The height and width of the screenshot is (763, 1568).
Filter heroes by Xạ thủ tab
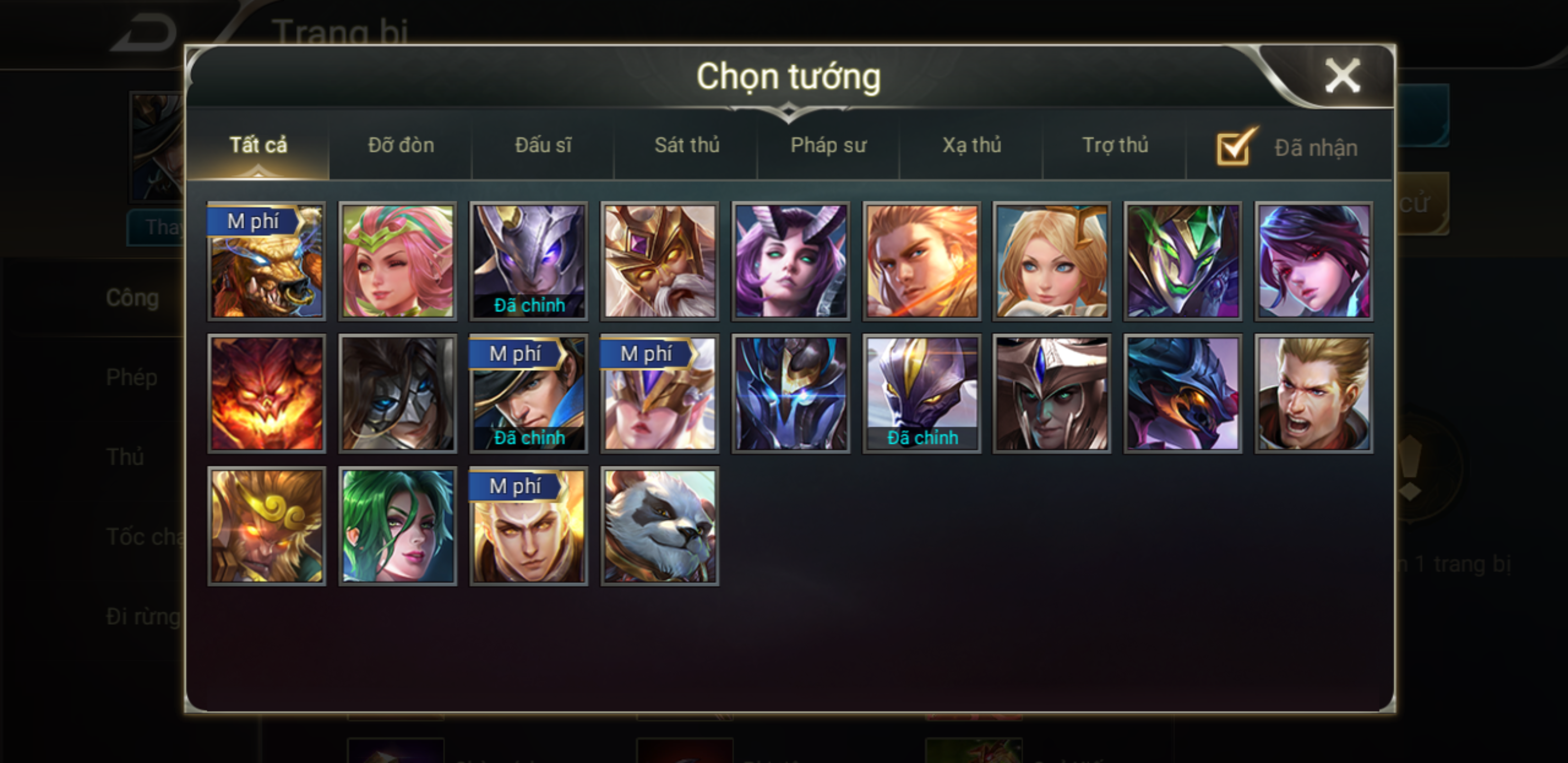pos(972,146)
